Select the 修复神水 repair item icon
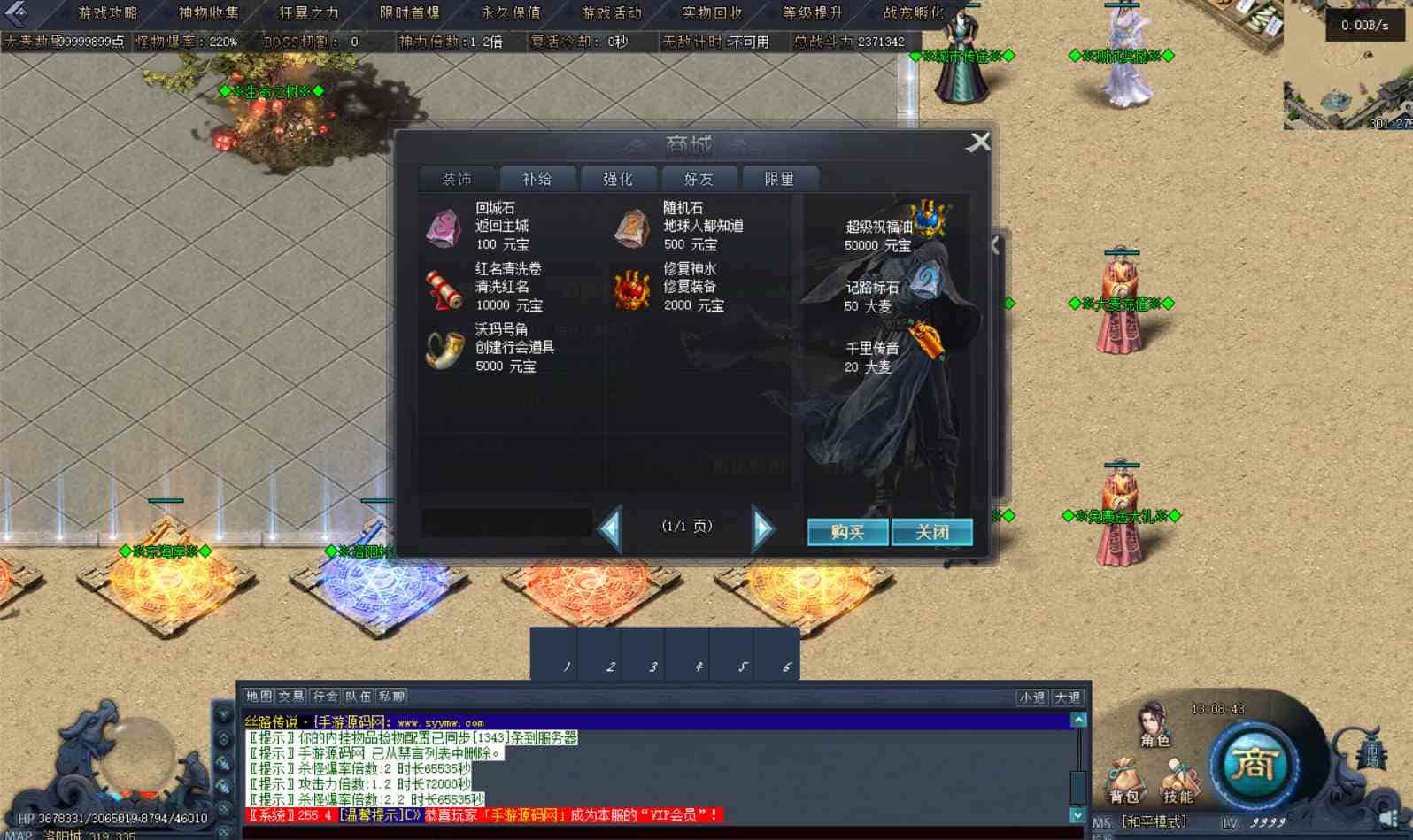The width and height of the screenshot is (1413, 840). click(632, 288)
